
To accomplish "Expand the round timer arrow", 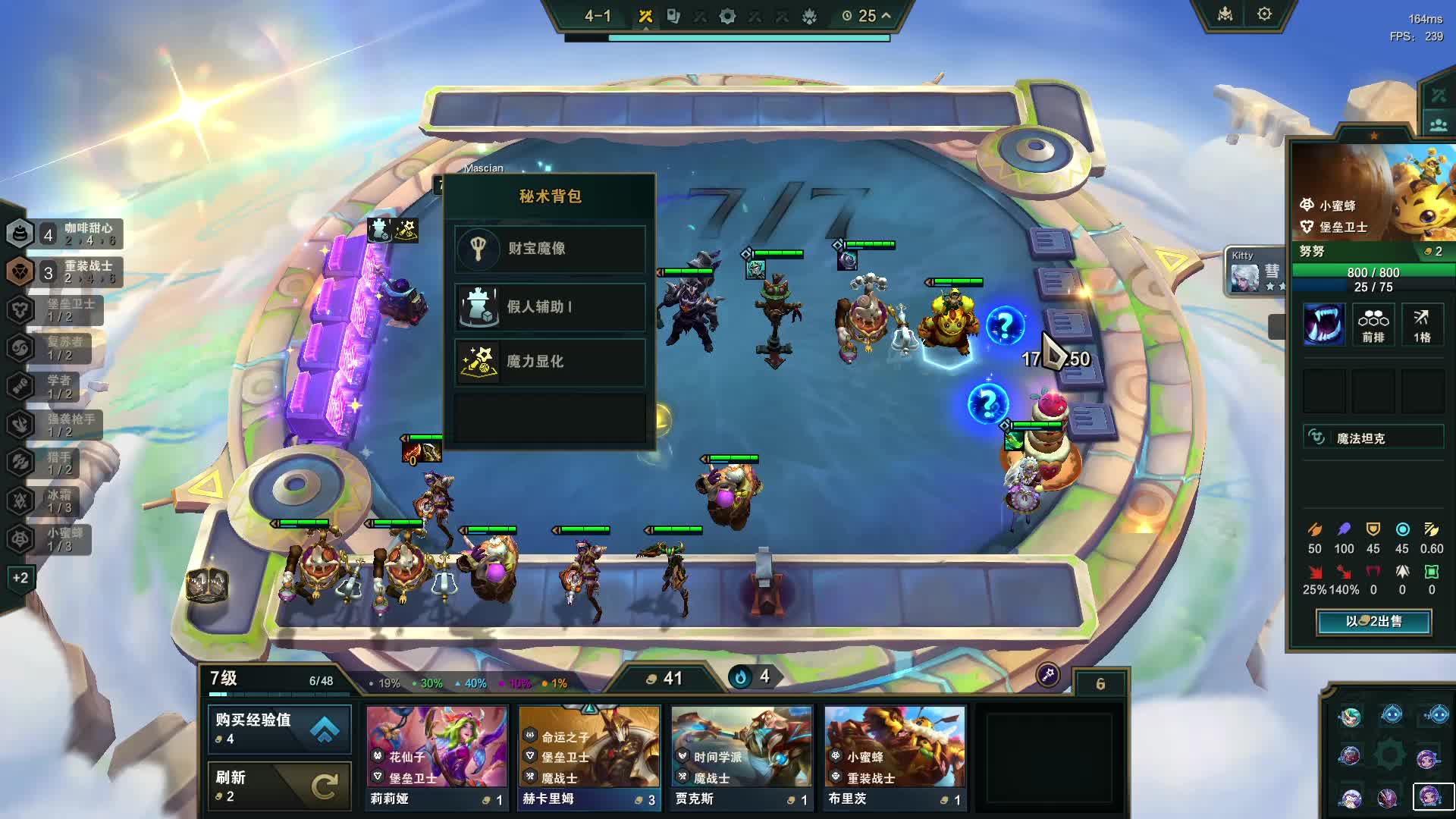I will click(x=886, y=15).
